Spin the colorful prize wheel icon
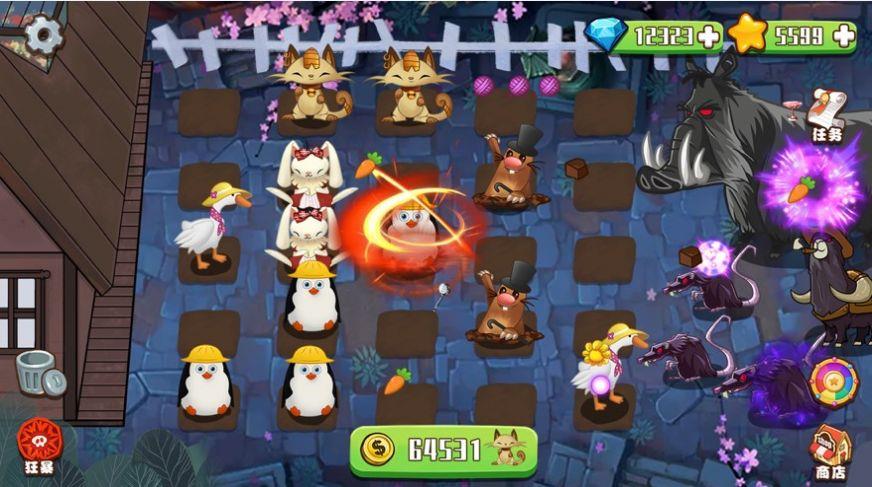 pos(831,381)
